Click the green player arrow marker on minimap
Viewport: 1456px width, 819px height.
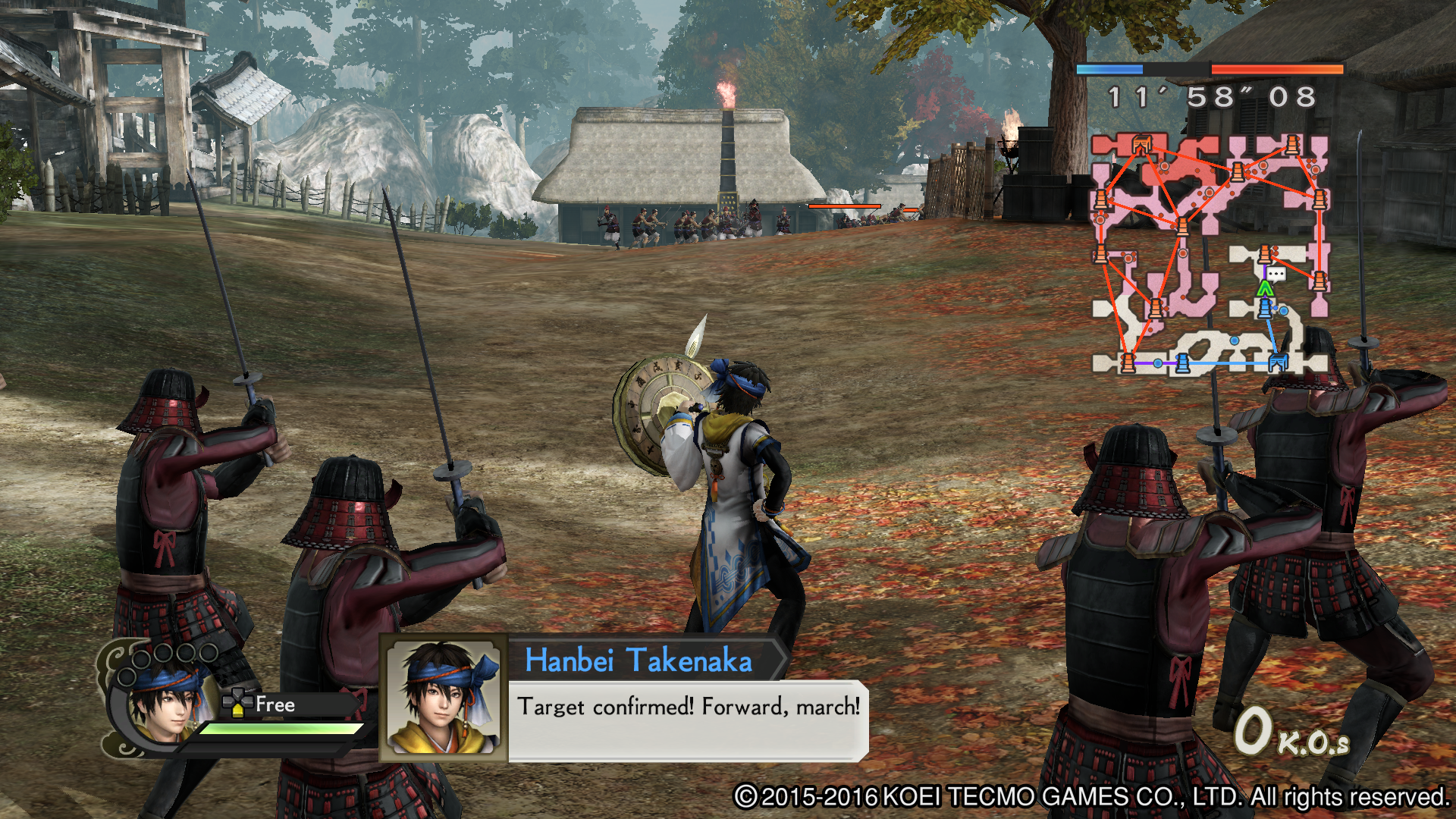(x=1265, y=287)
